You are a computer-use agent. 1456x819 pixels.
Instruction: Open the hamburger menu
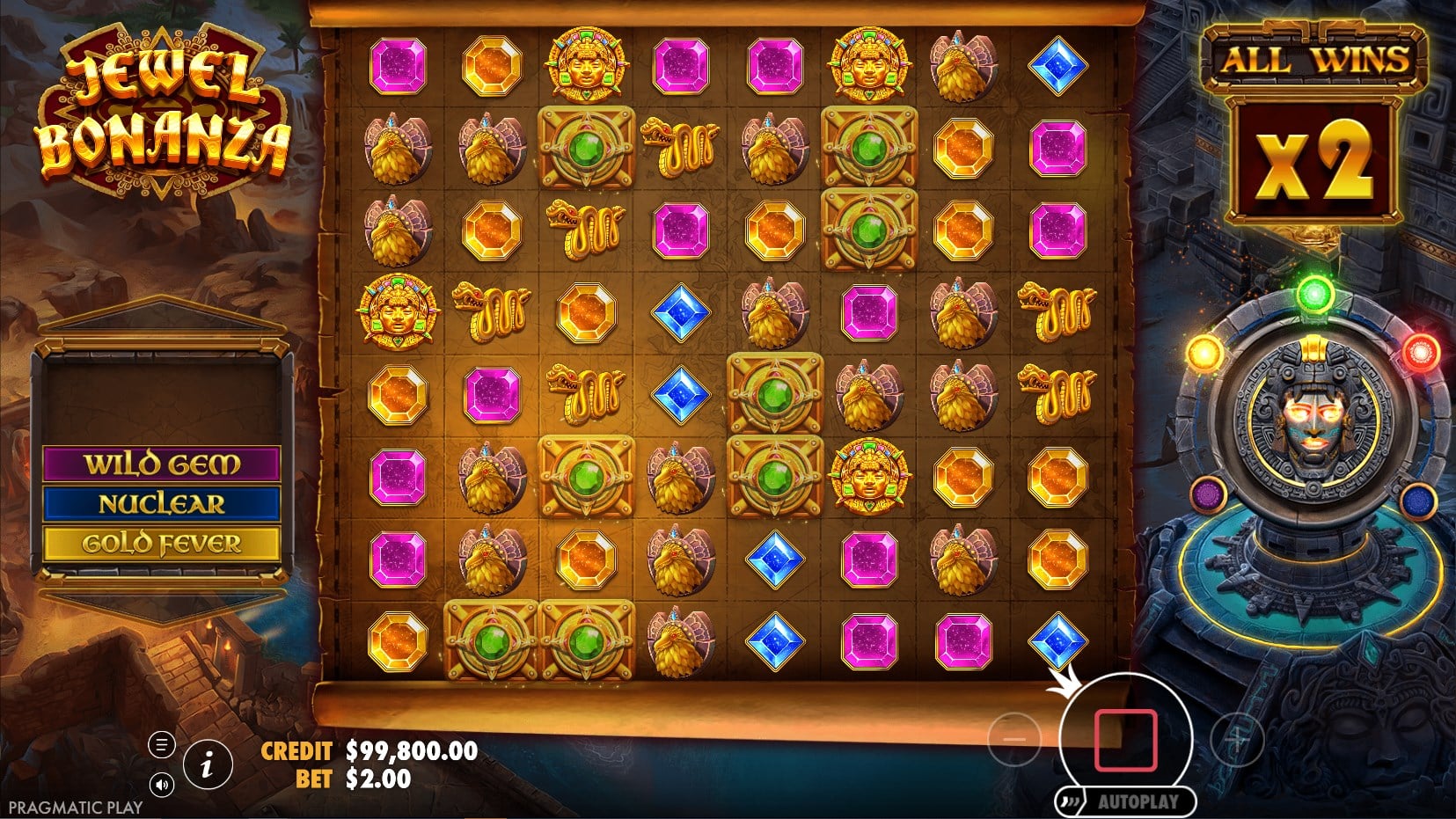click(x=161, y=745)
